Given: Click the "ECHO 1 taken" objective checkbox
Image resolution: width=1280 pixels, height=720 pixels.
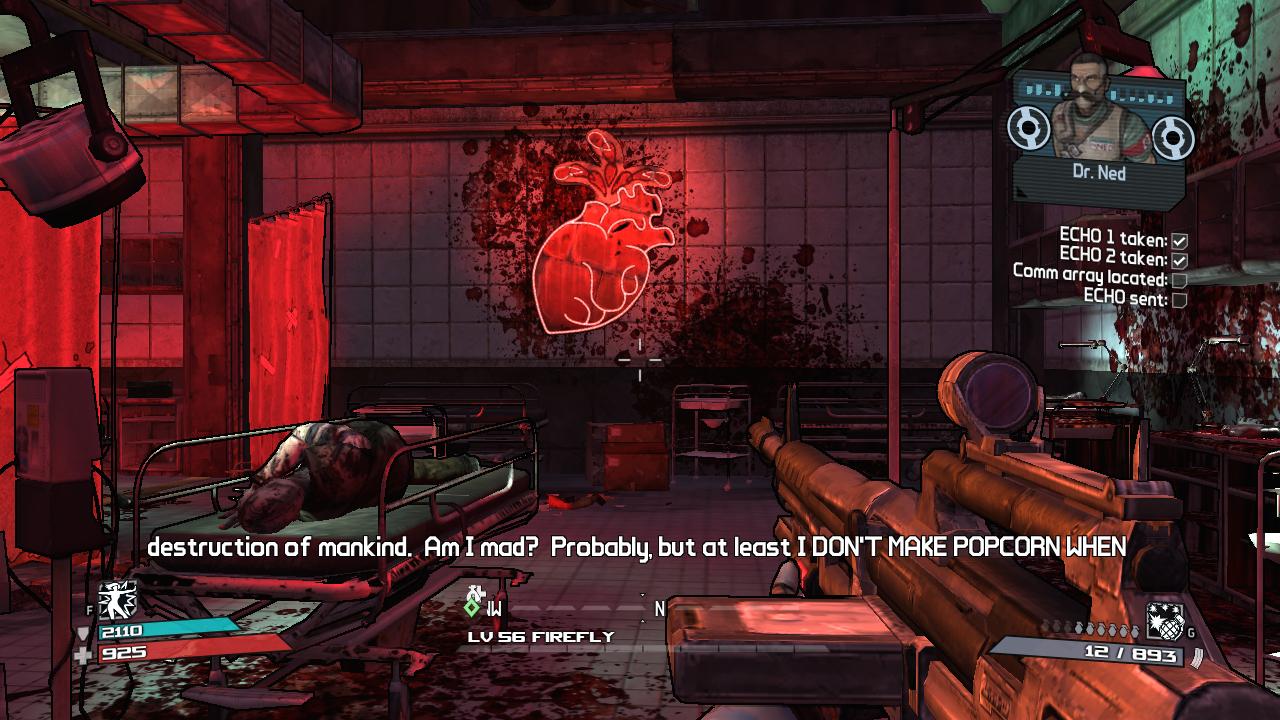Looking at the screenshot, I should (x=1179, y=240).
